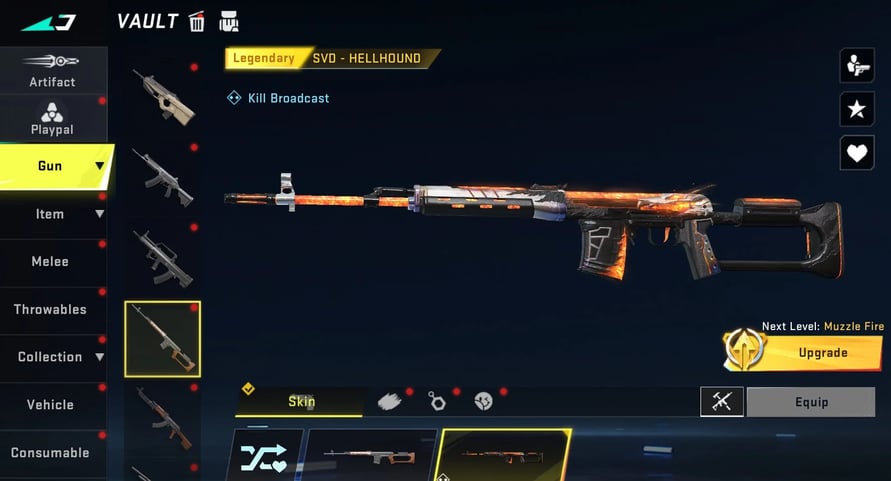Equip the selected skin
The width and height of the screenshot is (891, 481).
click(811, 402)
